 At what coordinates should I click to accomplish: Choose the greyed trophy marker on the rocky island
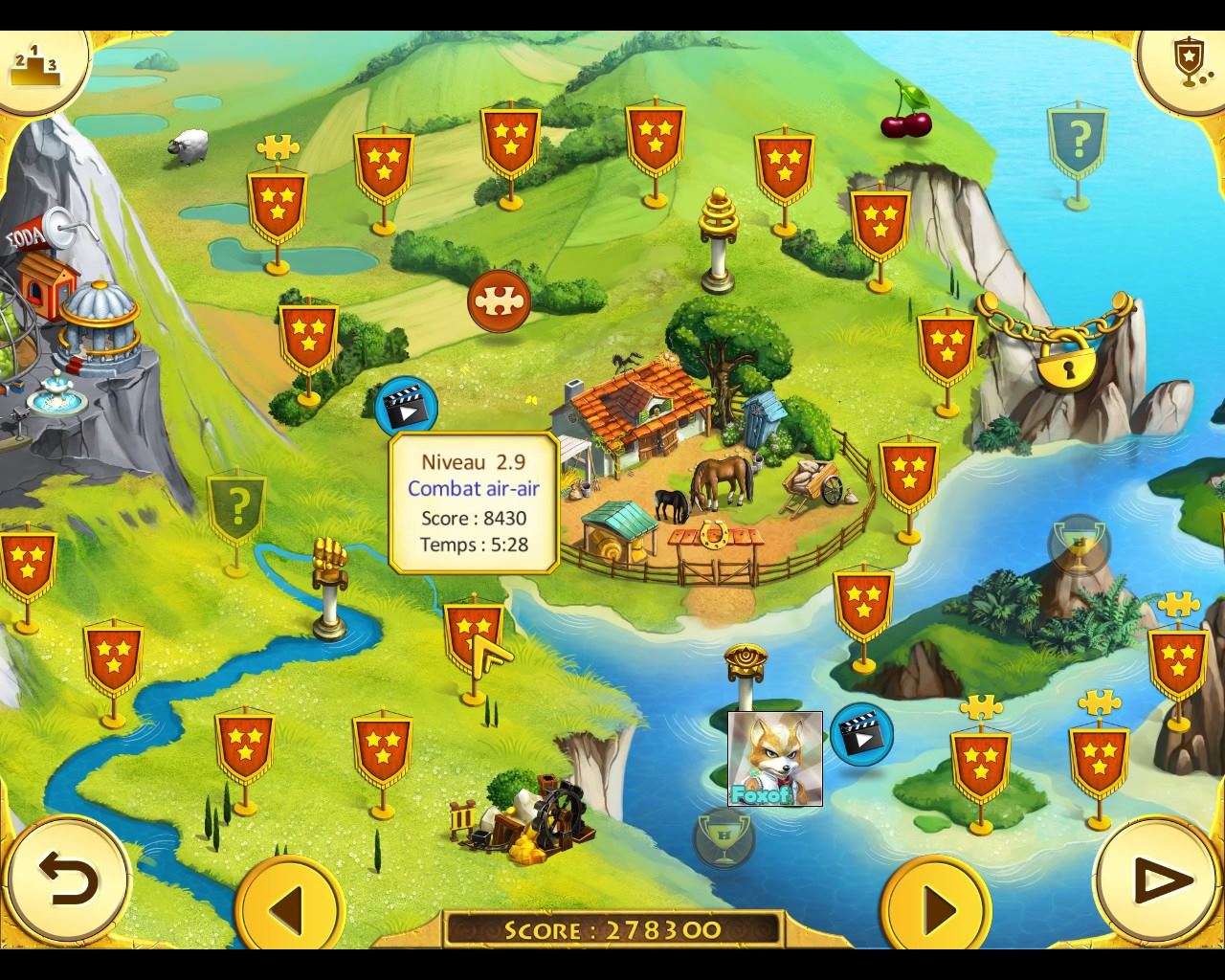tap(1079, 546)
